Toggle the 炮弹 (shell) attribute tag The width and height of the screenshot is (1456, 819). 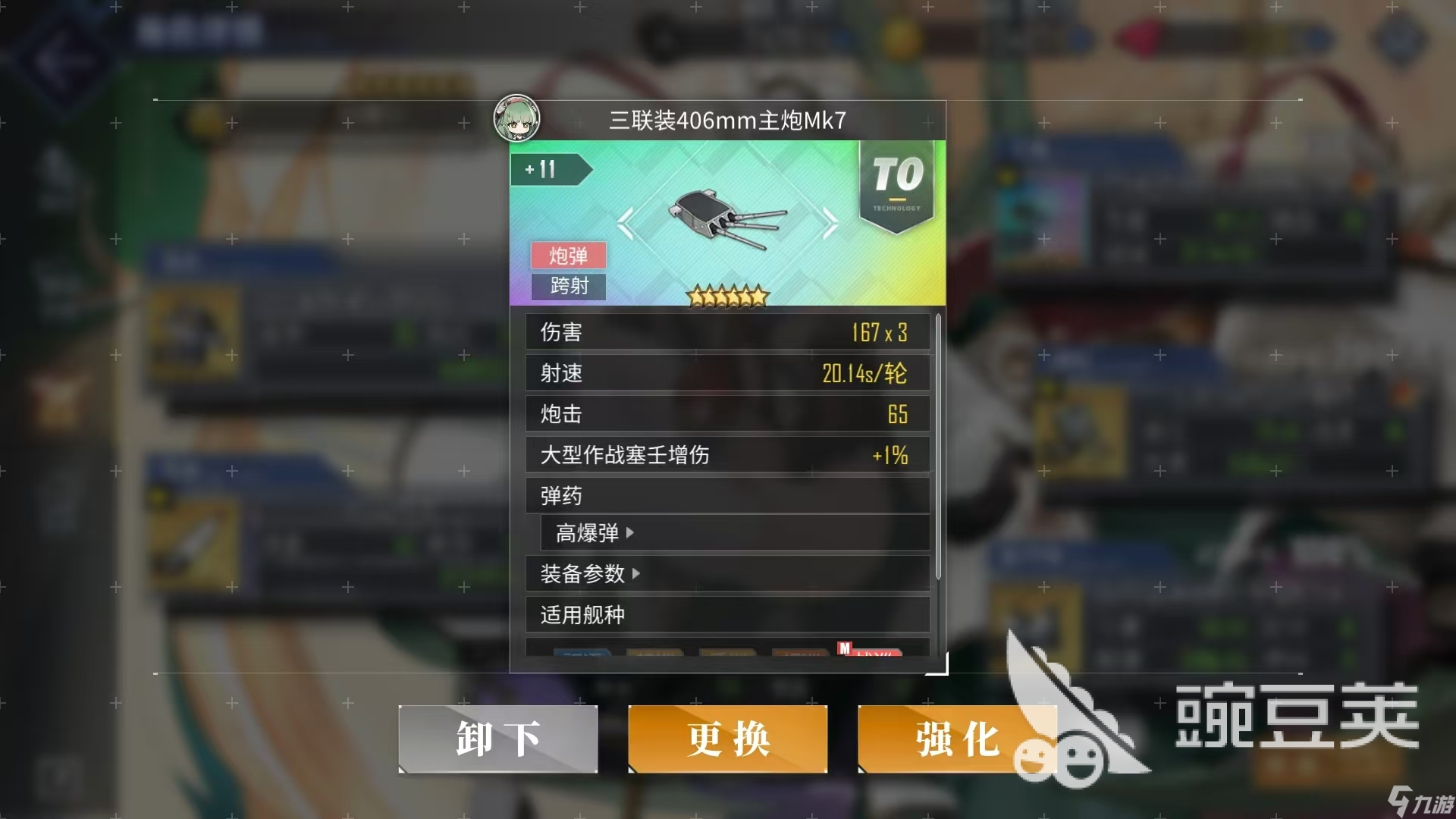pyautogui.click(x=568, y=256)
